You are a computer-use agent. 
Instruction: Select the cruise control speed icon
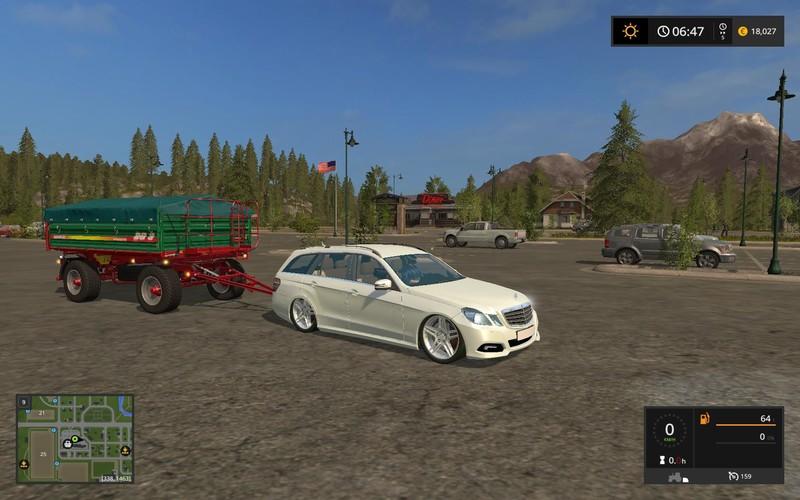[x=733, y=475]
